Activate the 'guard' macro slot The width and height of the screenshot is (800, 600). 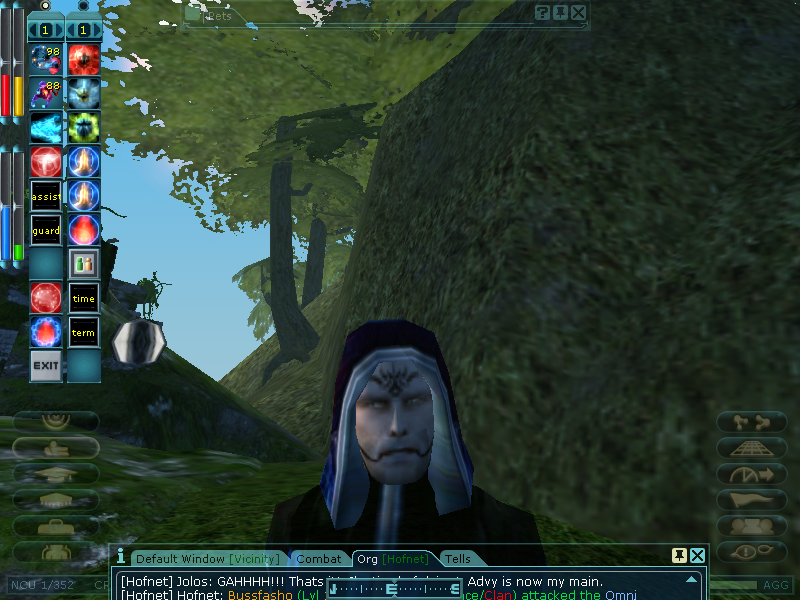click(x=46, y=230)
